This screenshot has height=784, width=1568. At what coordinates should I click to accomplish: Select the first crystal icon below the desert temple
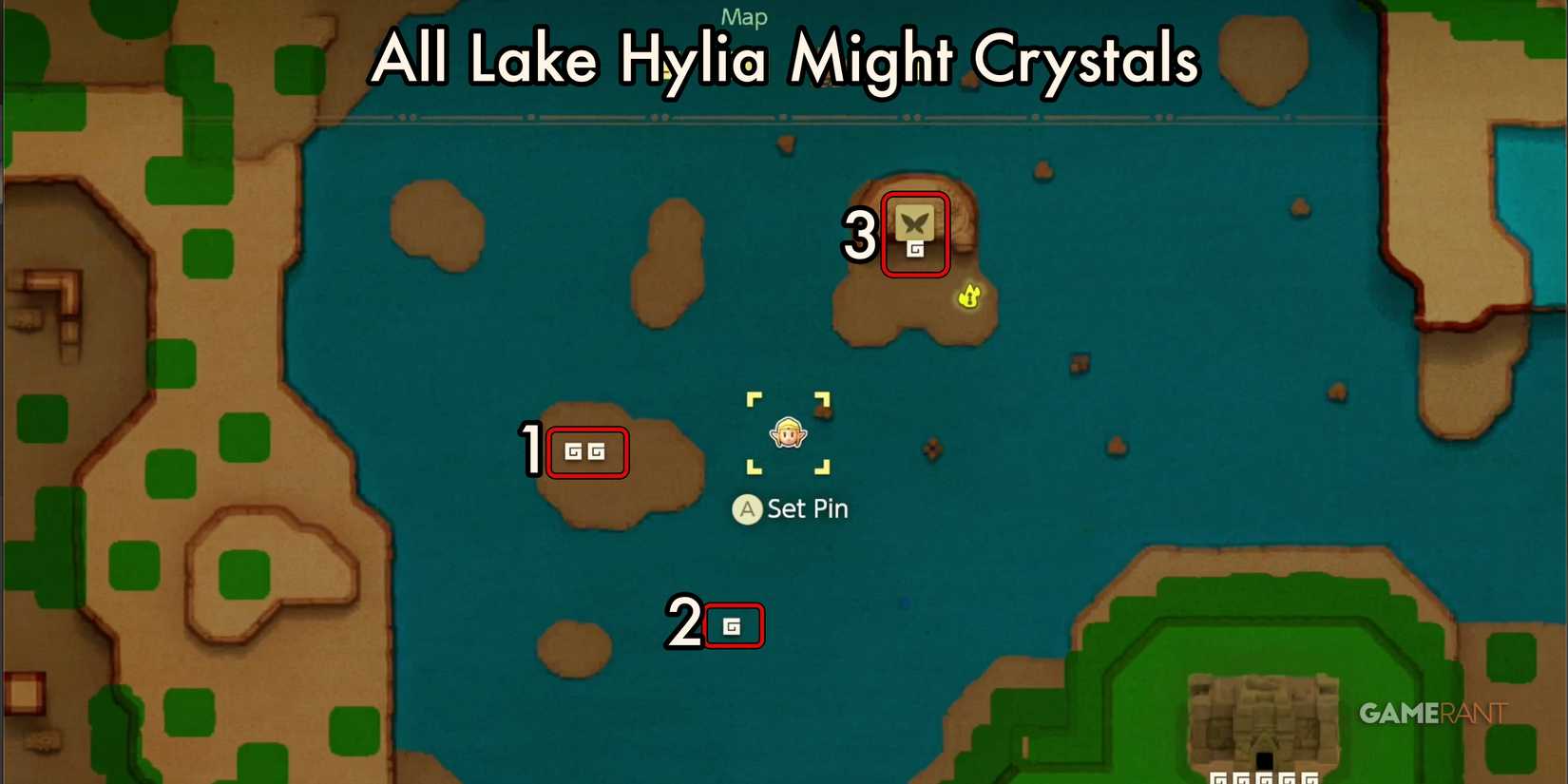click(1218, 777)
